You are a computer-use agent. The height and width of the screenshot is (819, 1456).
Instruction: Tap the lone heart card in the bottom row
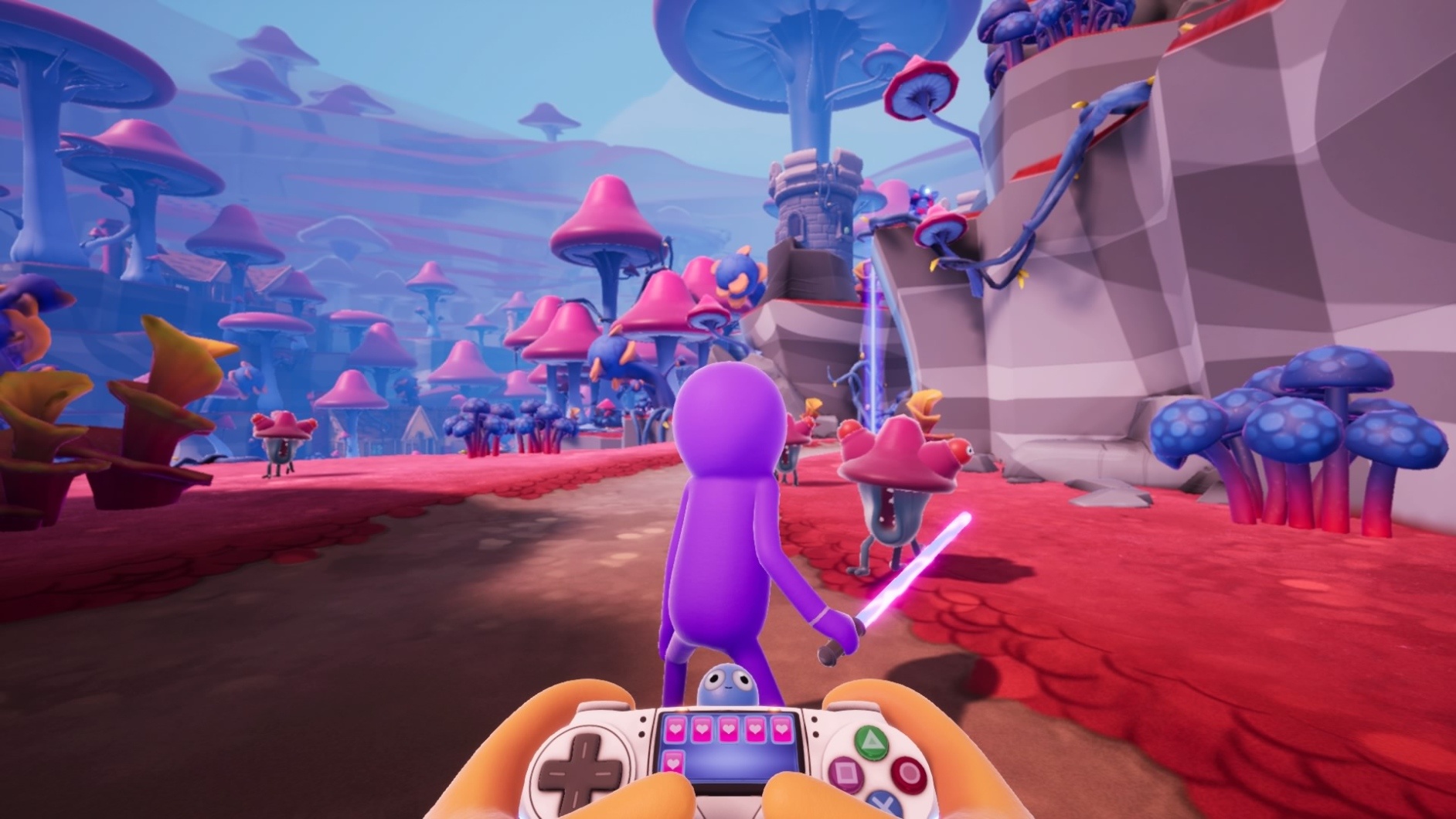point(673,763)
